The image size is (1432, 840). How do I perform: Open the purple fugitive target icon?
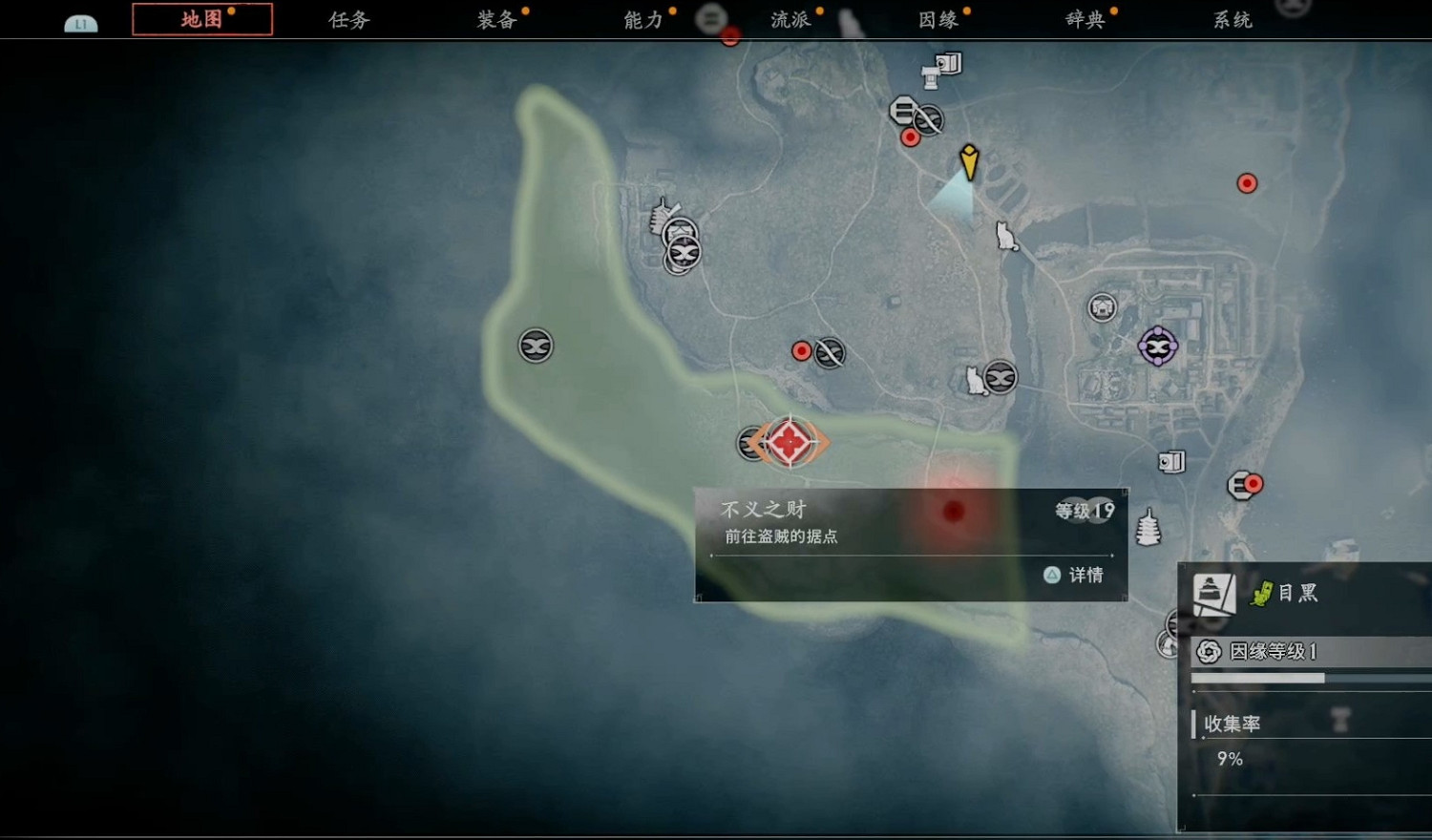pyautogui.click(x=1157, y=346)
